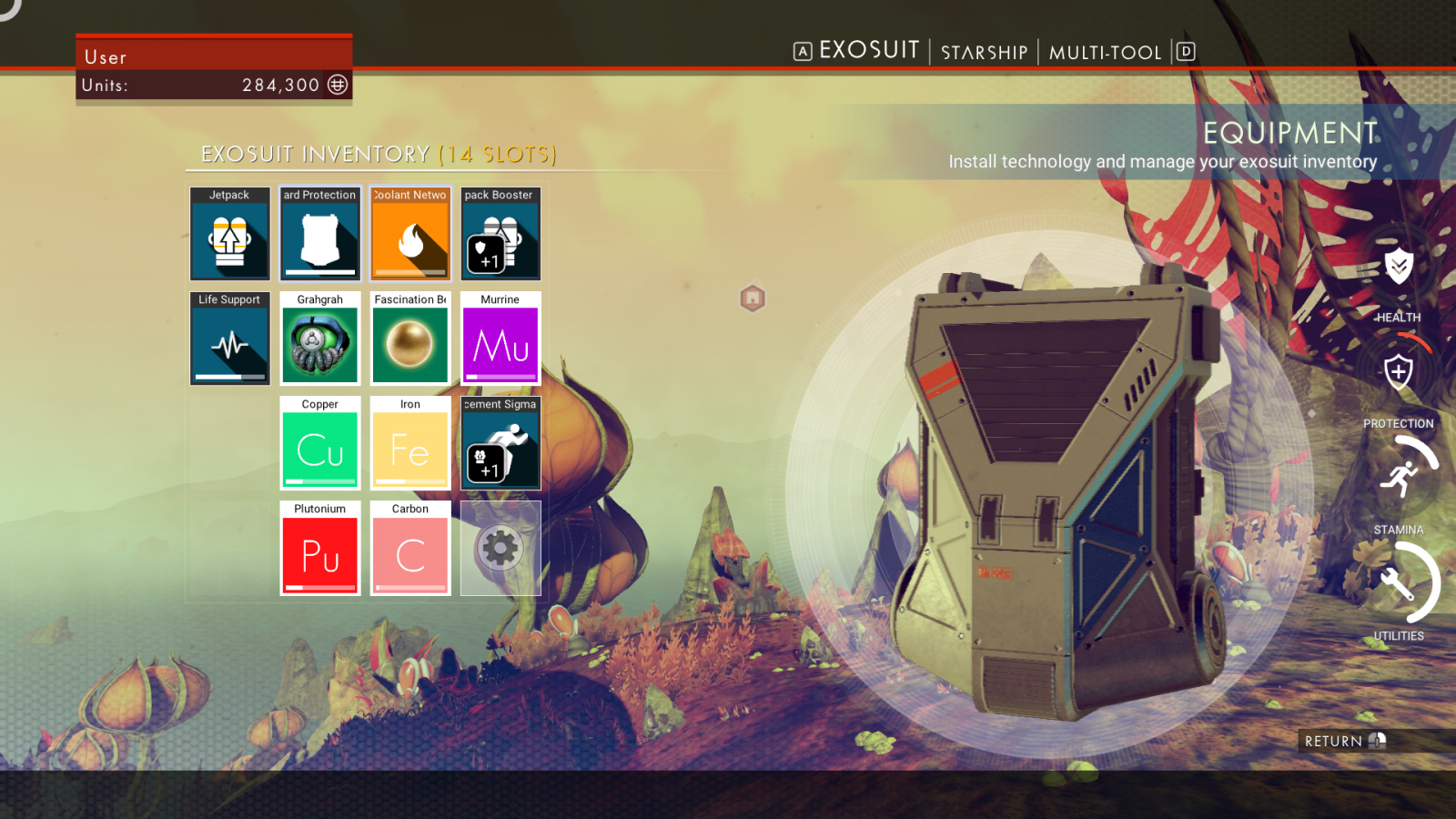Select the Murrine trade item
Image resolution: width=1456 pixels, height=819 pixels.
pyautogui.click(x=500, y=339)
